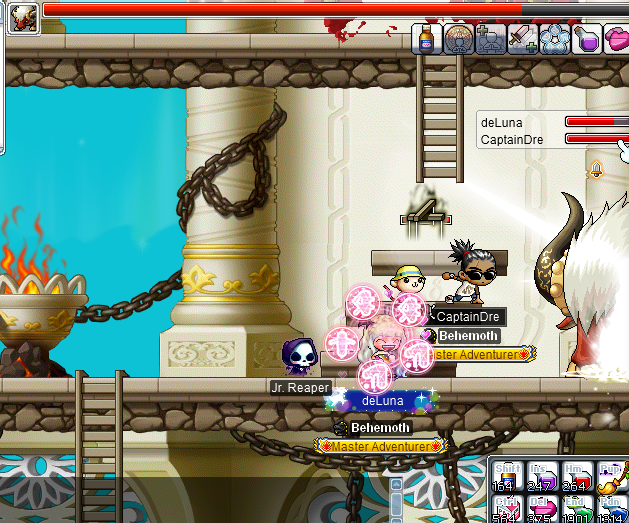Select party member deLuna in party list
Image resolution: width=629 pixels, height=523 pixels.
[502, 123]
